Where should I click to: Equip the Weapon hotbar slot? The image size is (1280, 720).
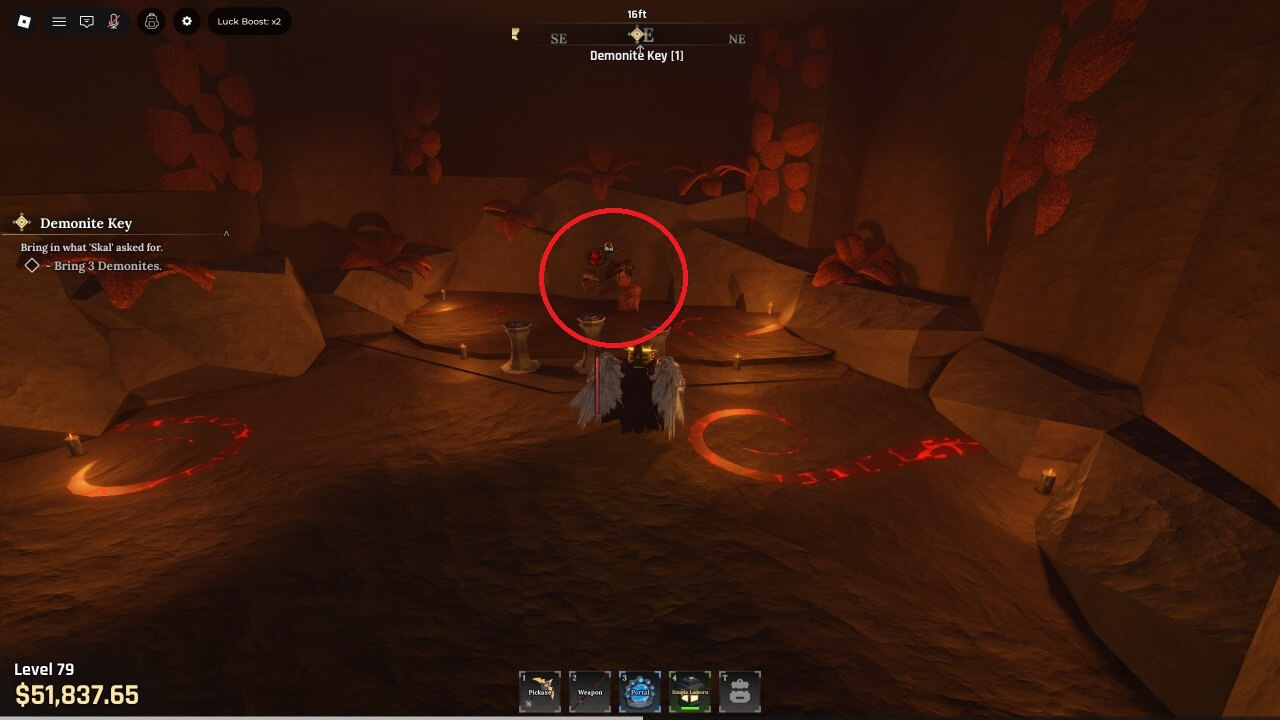[x=590, y=691]
